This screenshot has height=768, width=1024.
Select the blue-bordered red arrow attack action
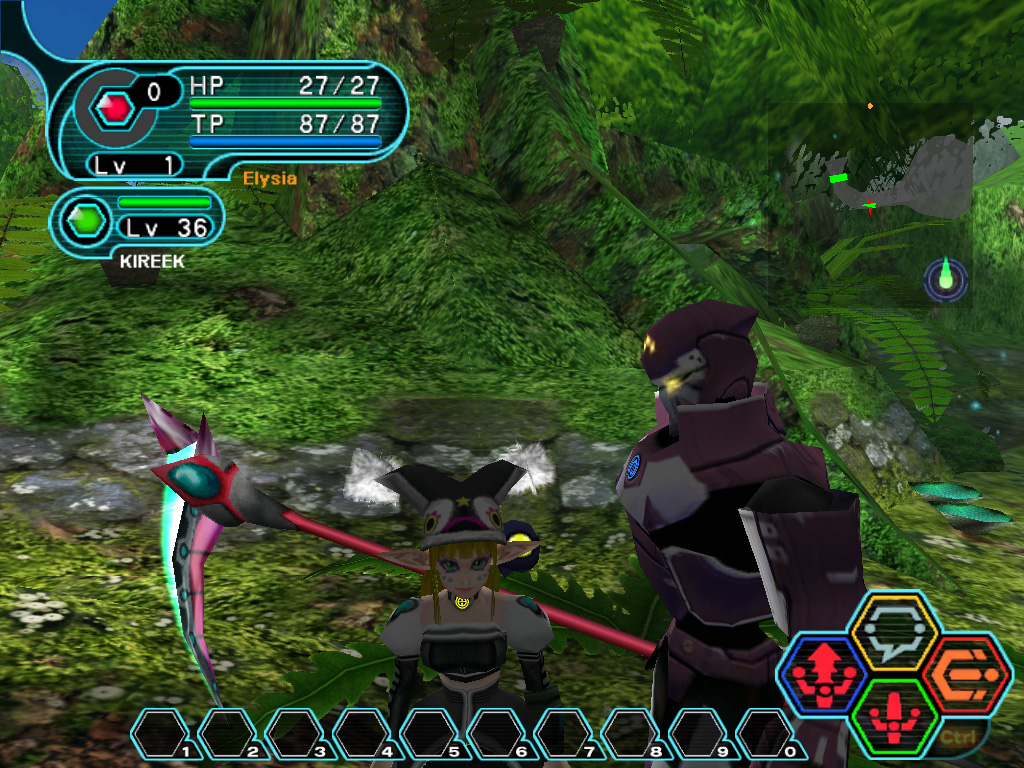pyautogui.click(x=823, y=673)
